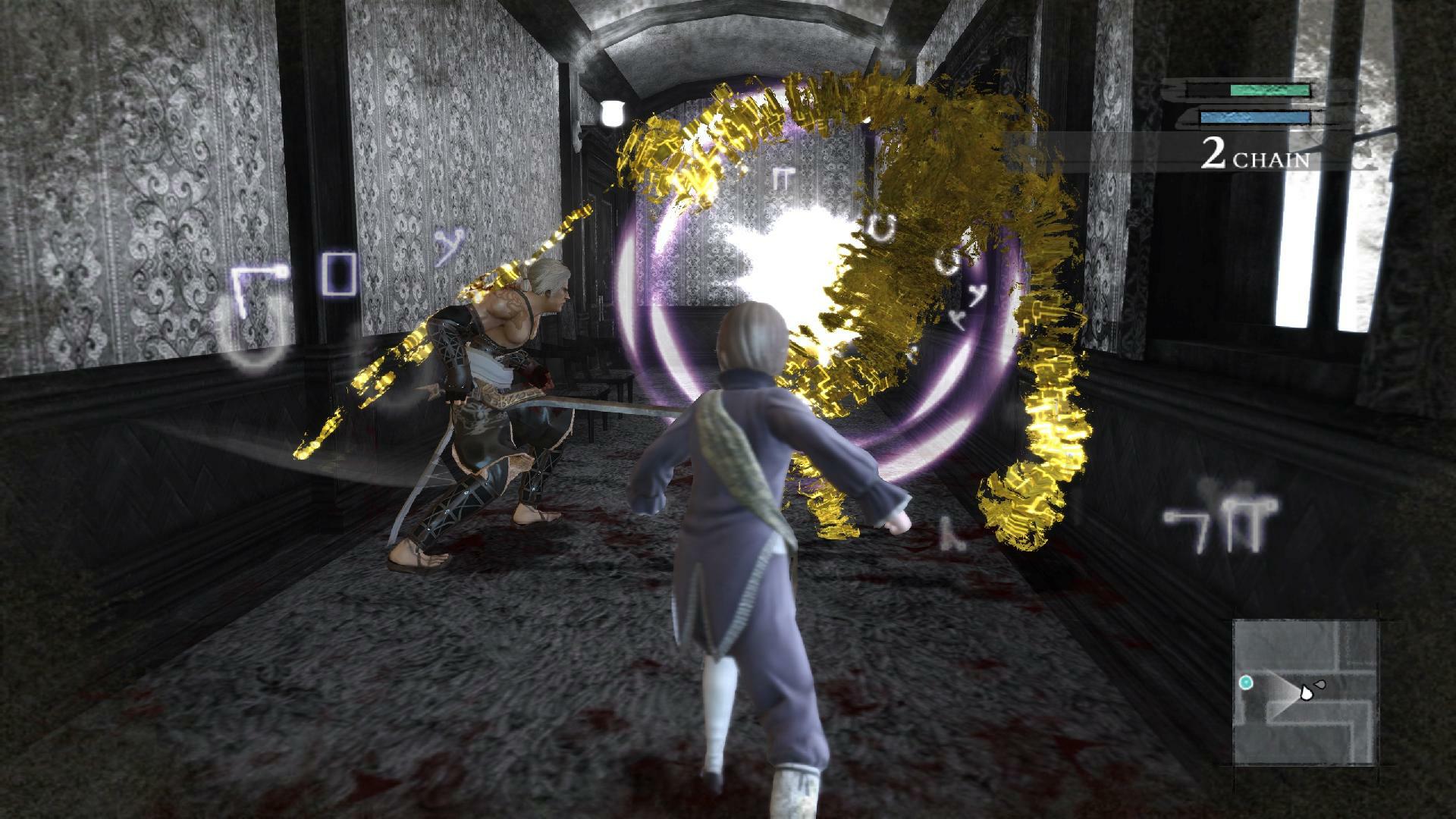Select the gray ally marker beside the player arrow

pyautogui.click(x=1319, y=684)
